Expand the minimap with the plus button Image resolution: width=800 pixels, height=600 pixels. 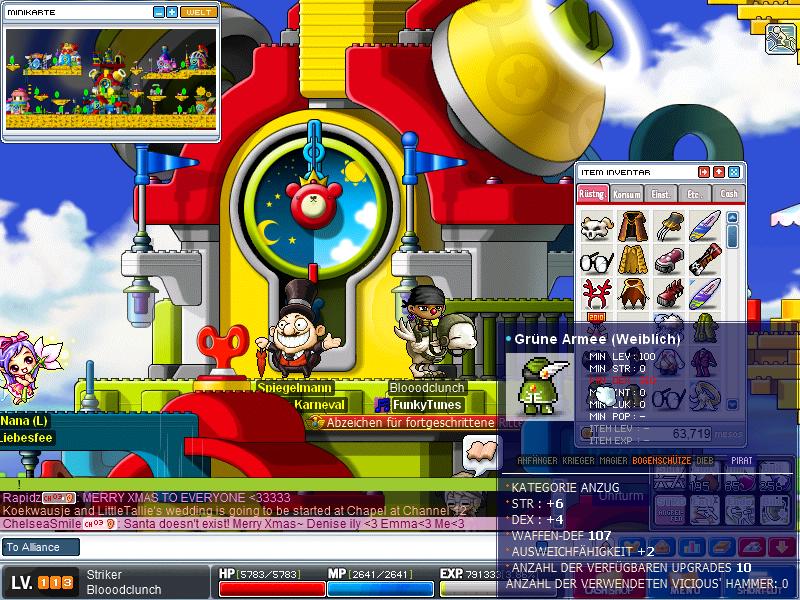[172, 12]
